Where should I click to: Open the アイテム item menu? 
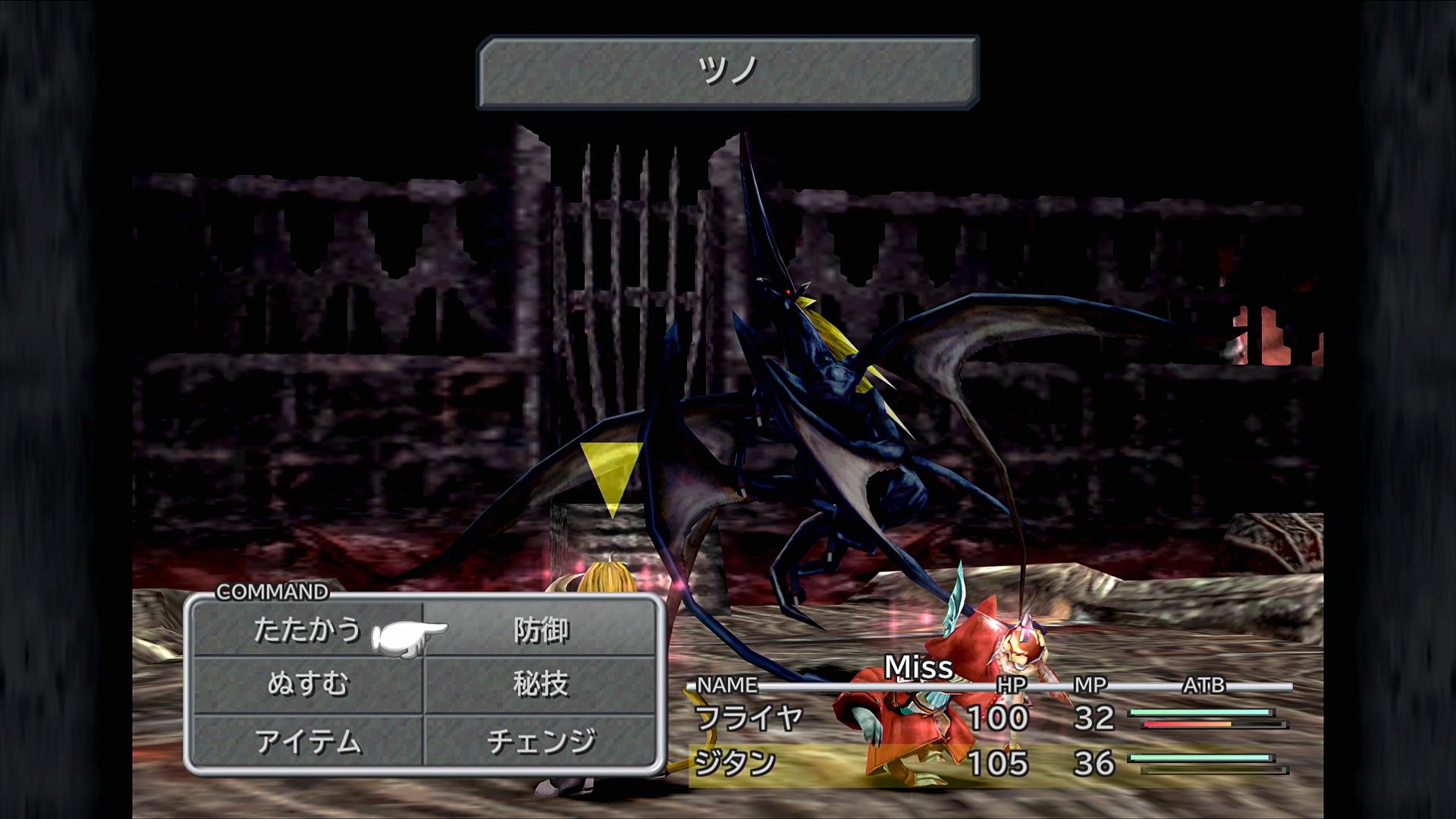[x=307, y=742]
